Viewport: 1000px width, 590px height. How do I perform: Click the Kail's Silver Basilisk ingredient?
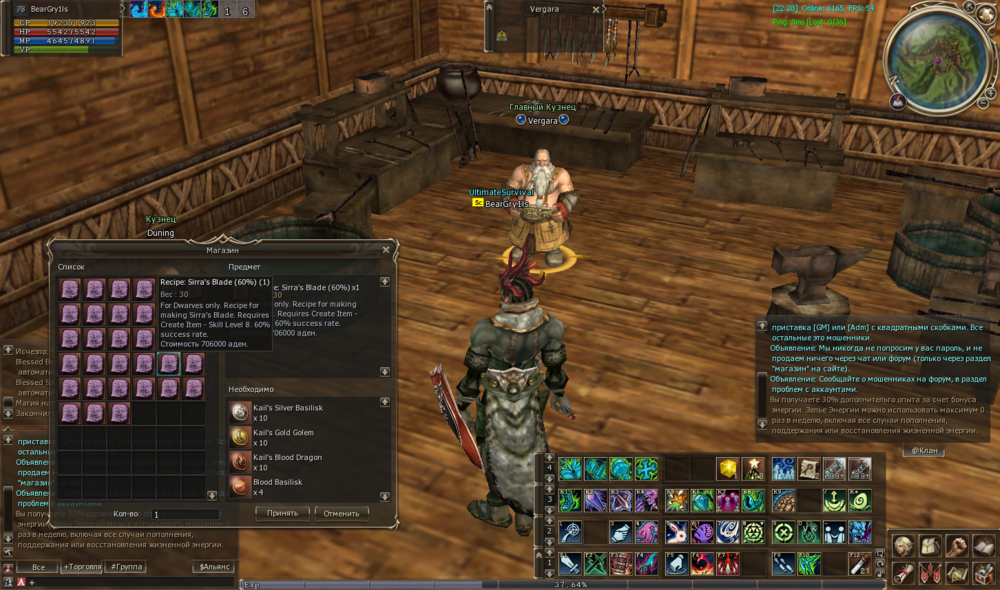[x=241, y=412]
